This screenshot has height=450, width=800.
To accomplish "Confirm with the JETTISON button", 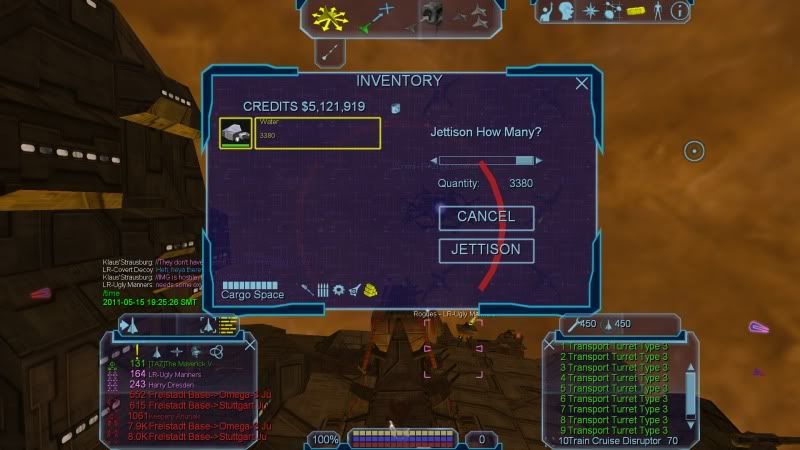I will pyautogui.click(x=486, y=250).
